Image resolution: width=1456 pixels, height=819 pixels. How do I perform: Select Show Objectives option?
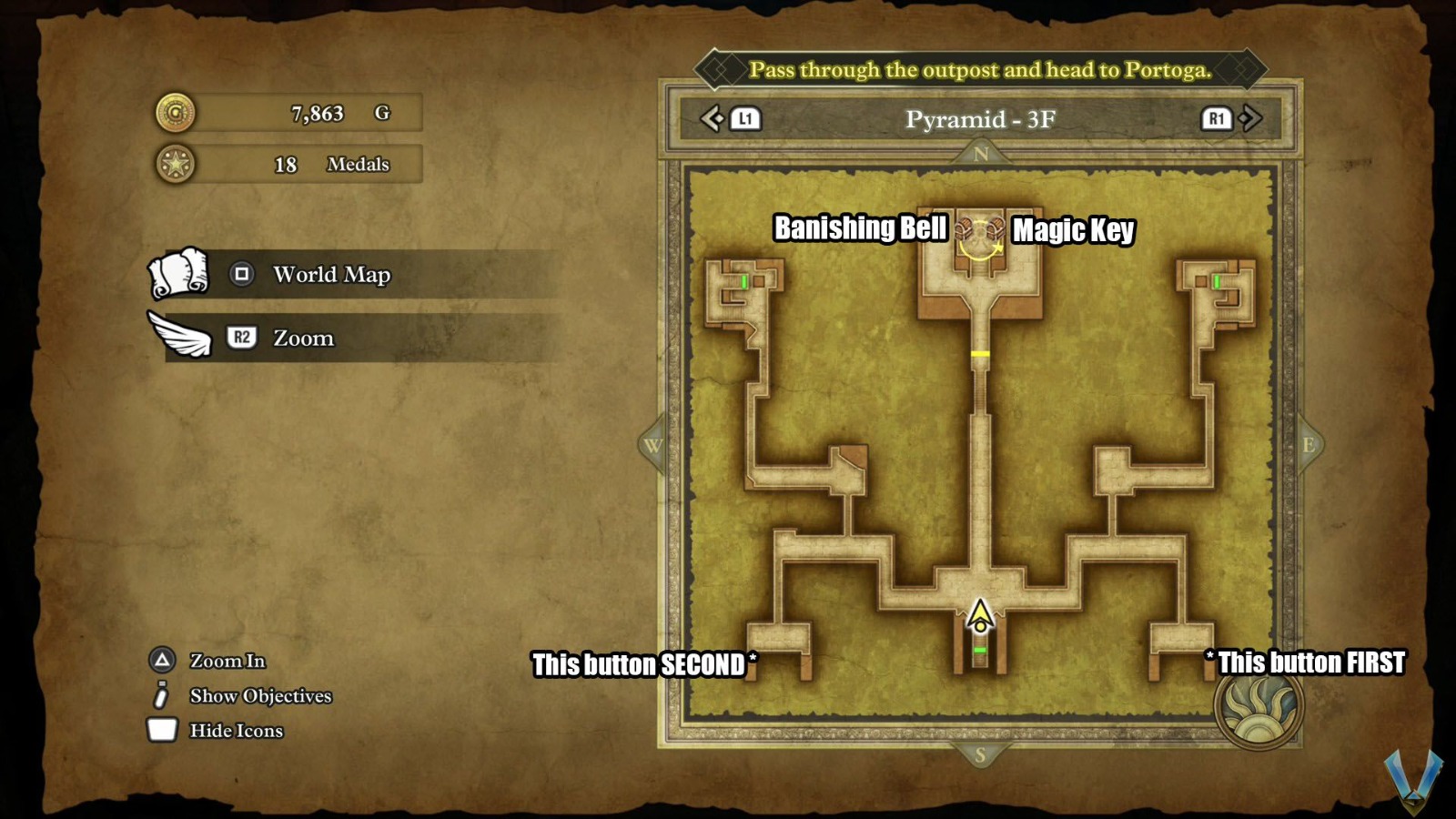coord(259,696)
